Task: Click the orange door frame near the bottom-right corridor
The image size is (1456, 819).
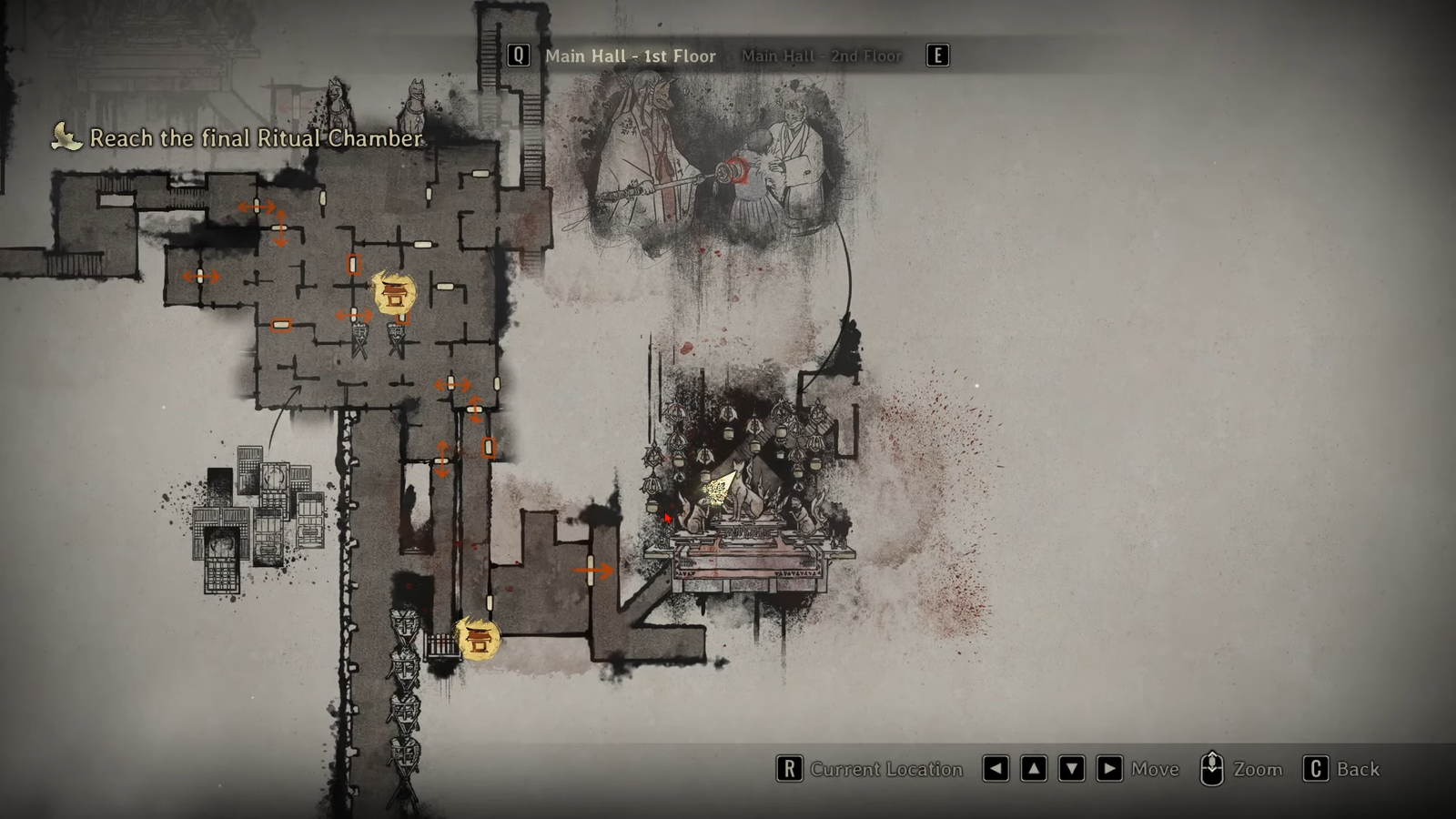Action: [490, 447]
